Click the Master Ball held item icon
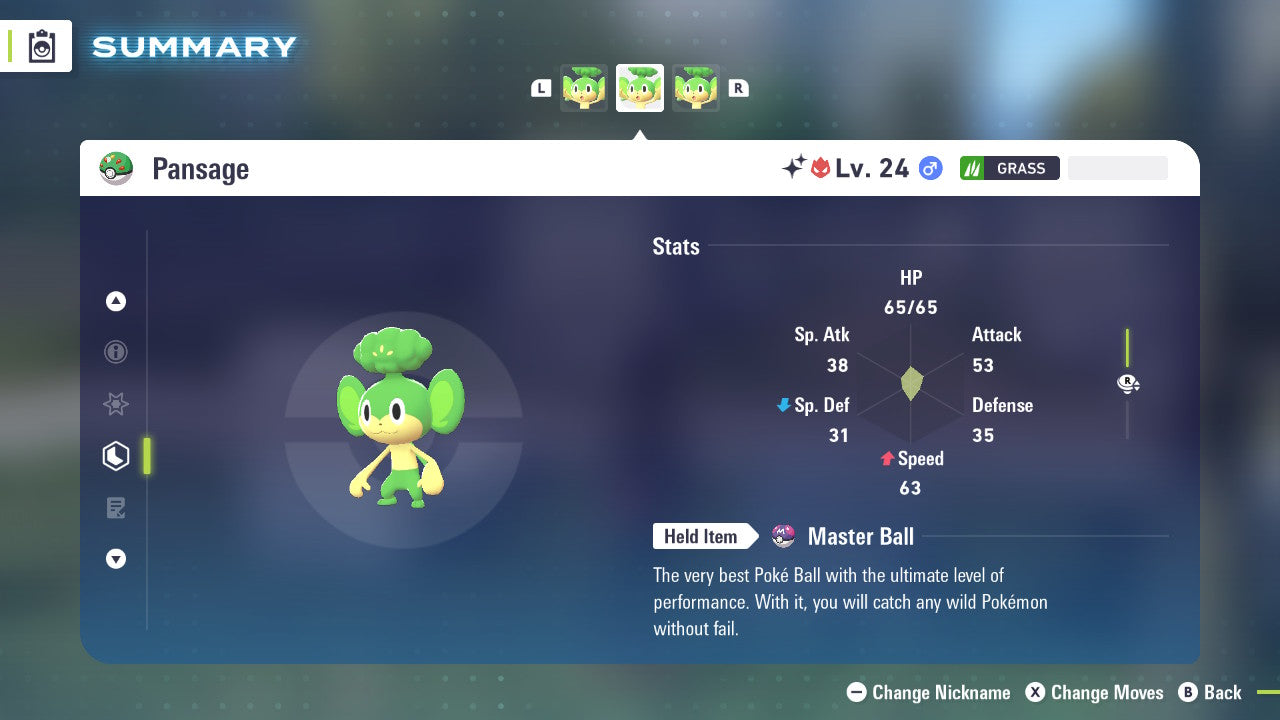 point(782,536)
